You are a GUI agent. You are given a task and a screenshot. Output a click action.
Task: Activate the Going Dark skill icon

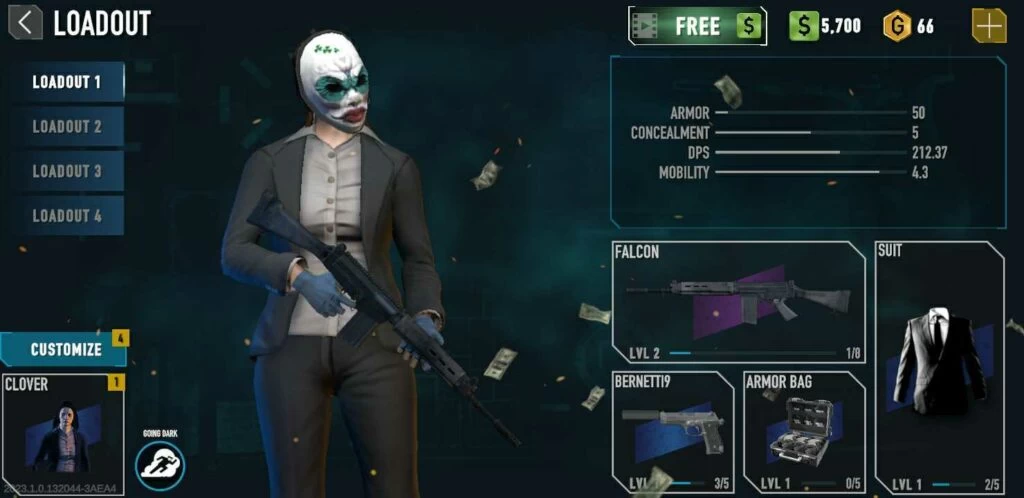(160, 465)
